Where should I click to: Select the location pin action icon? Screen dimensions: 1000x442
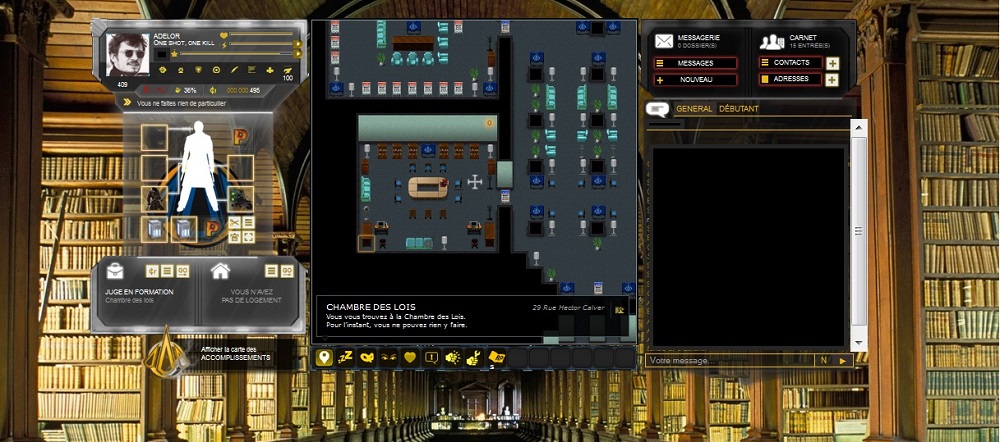click(324, 357)
